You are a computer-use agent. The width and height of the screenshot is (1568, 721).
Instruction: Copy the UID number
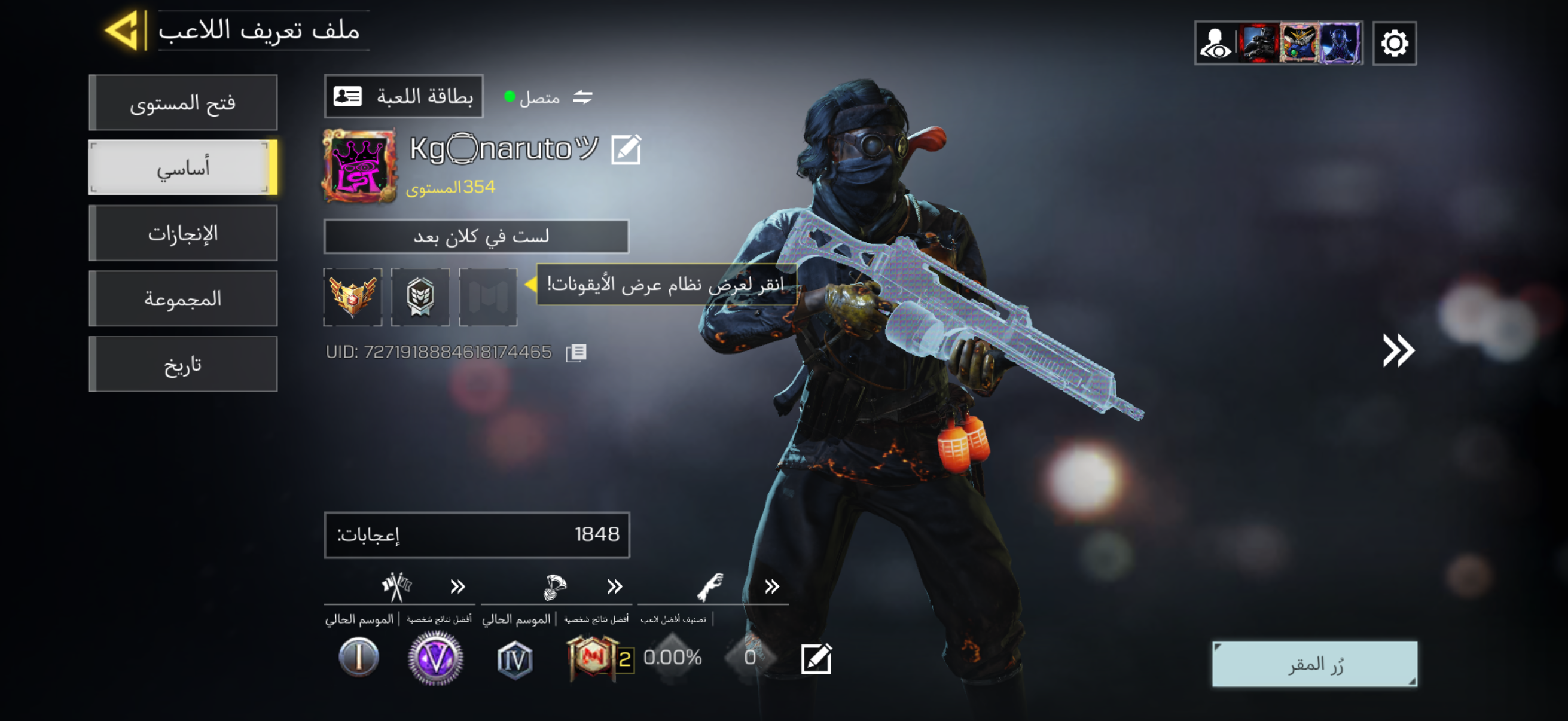(576, 353)
